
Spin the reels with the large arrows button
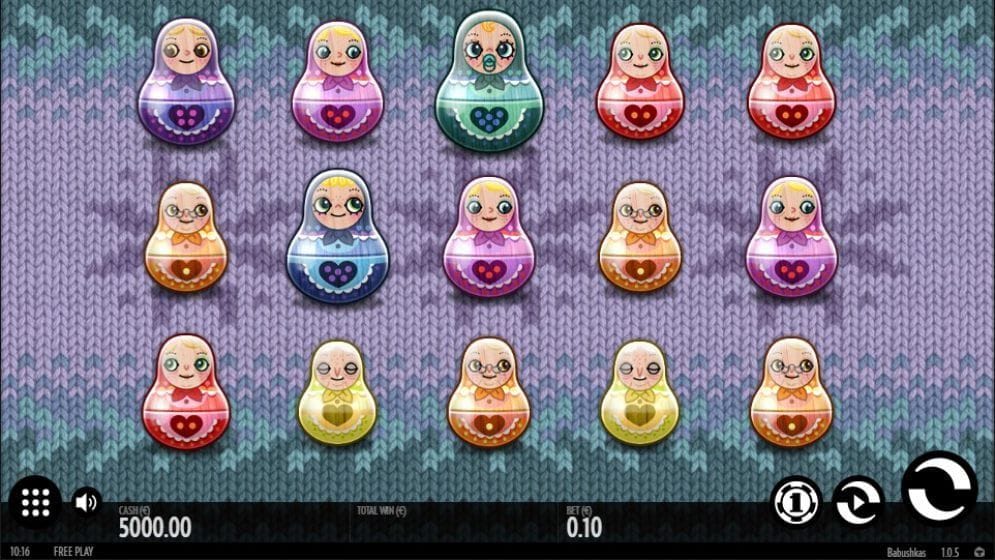point(939,489)
